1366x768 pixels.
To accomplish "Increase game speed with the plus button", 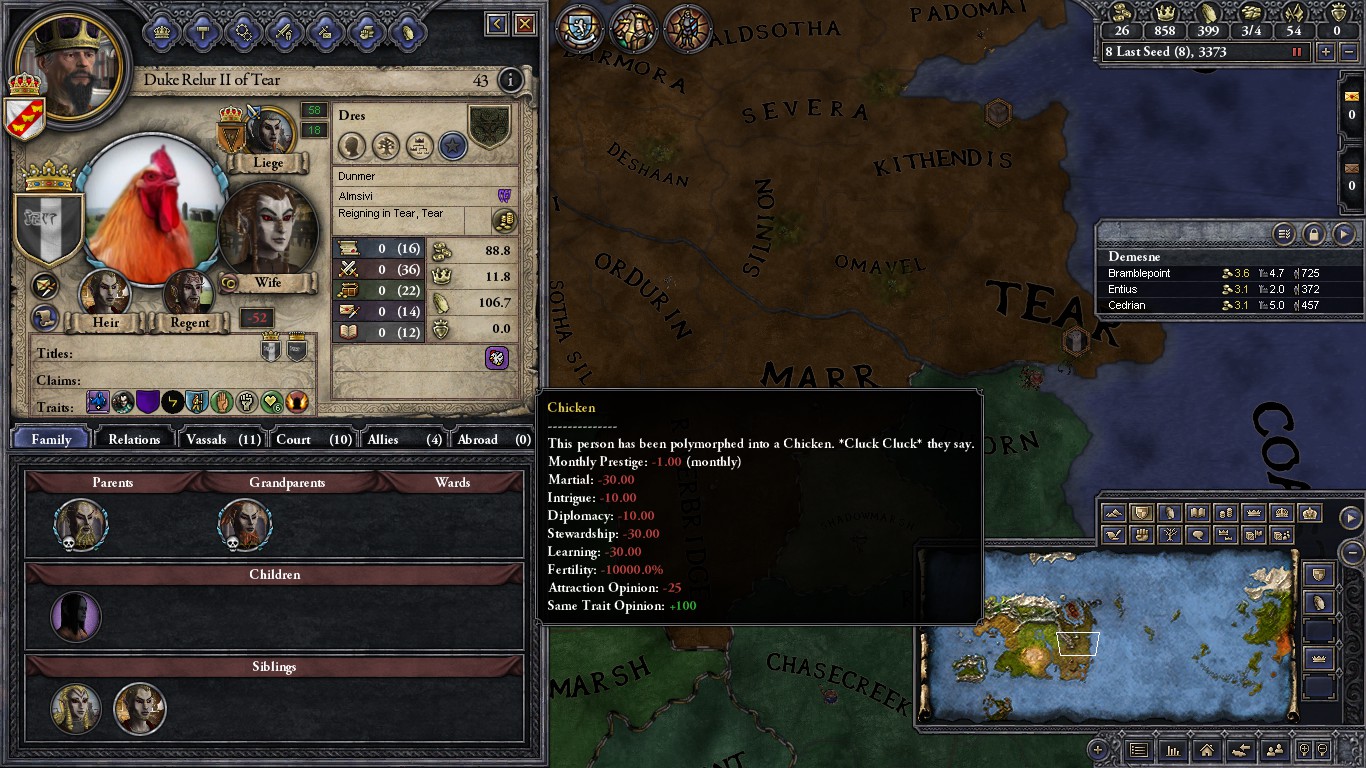I will click(1326, 52).
